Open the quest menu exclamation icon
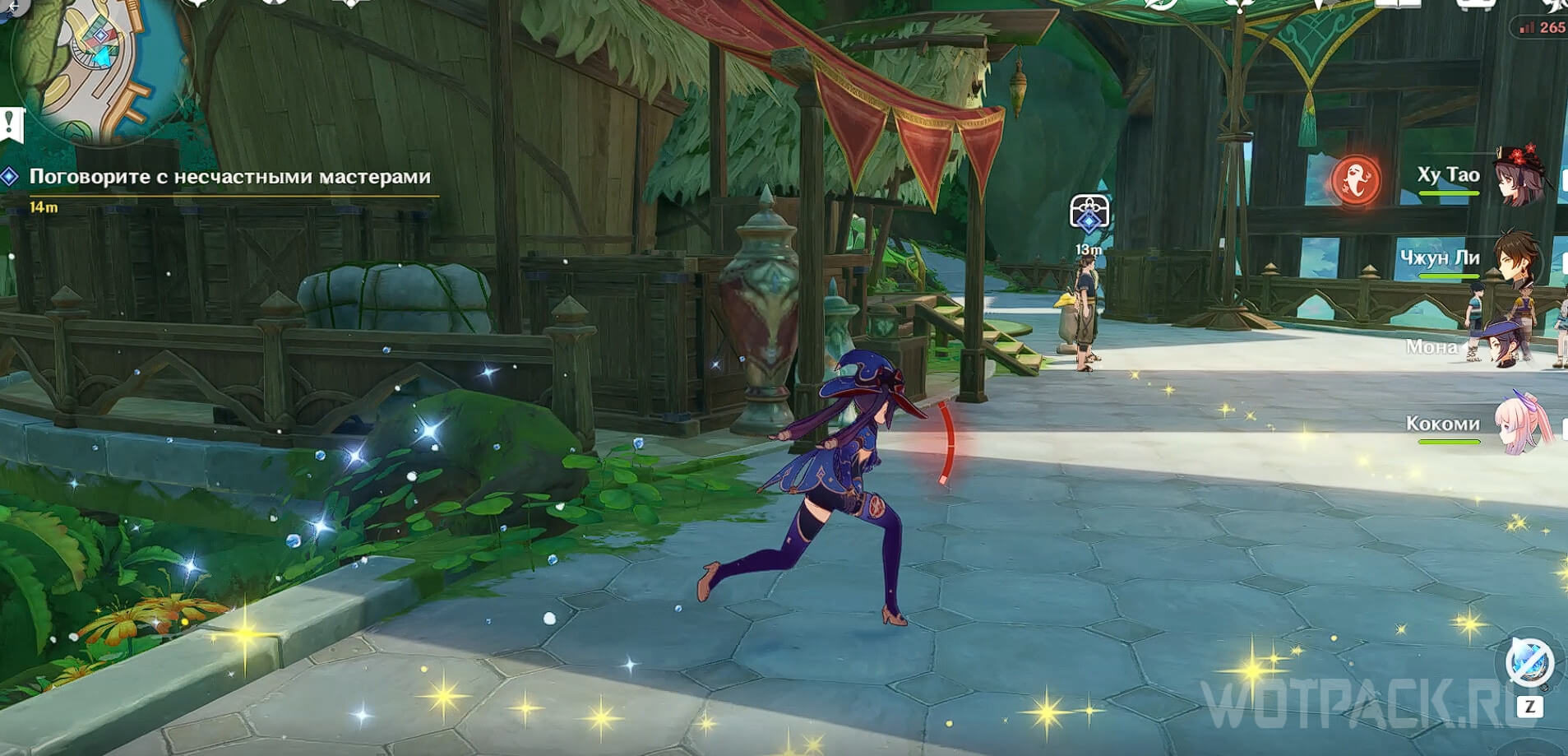The image size is (1568, 756). pyautogui.click(x=12, y=125)
